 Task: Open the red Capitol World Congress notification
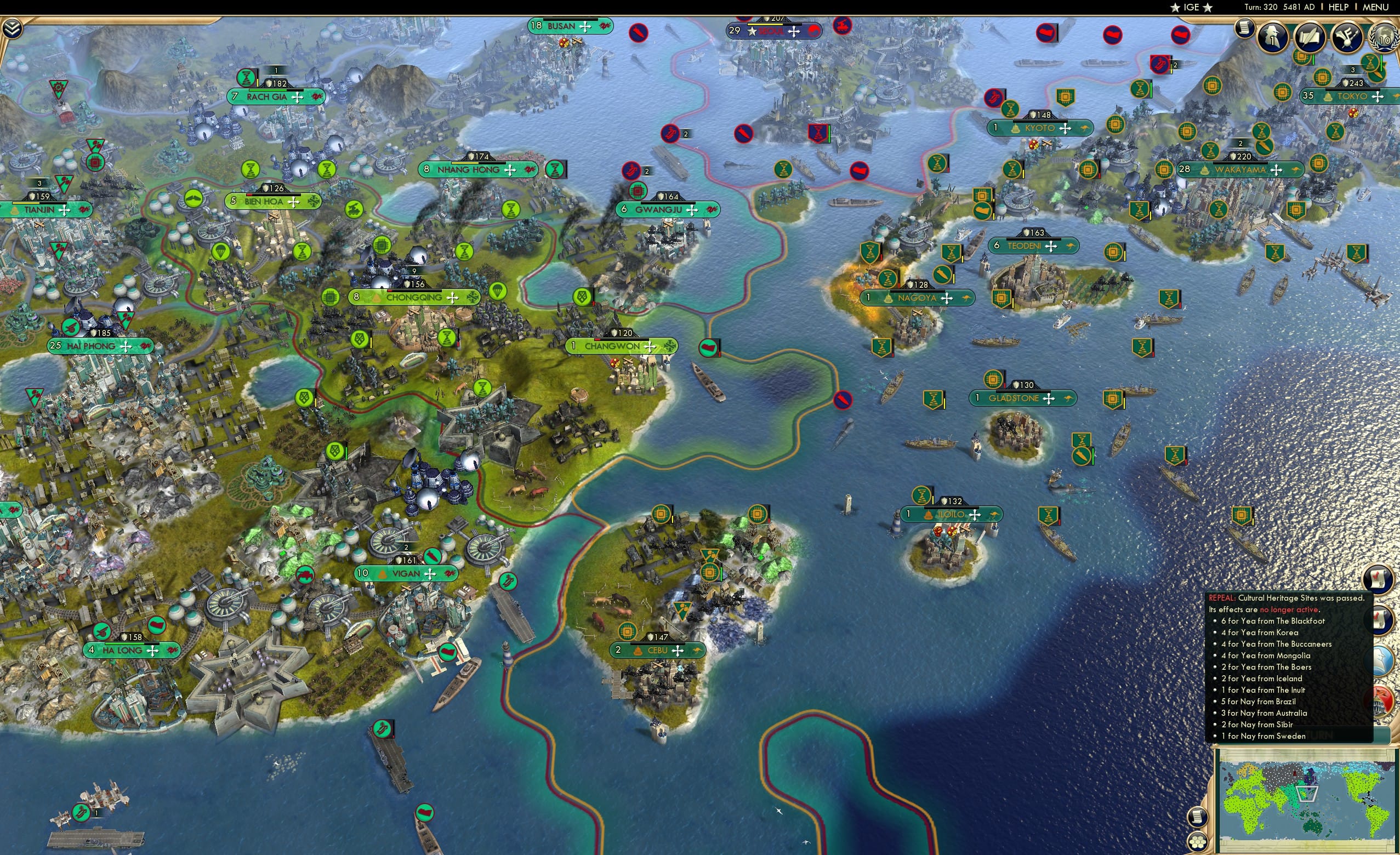pyautogui.click(x=1379, y=703)
